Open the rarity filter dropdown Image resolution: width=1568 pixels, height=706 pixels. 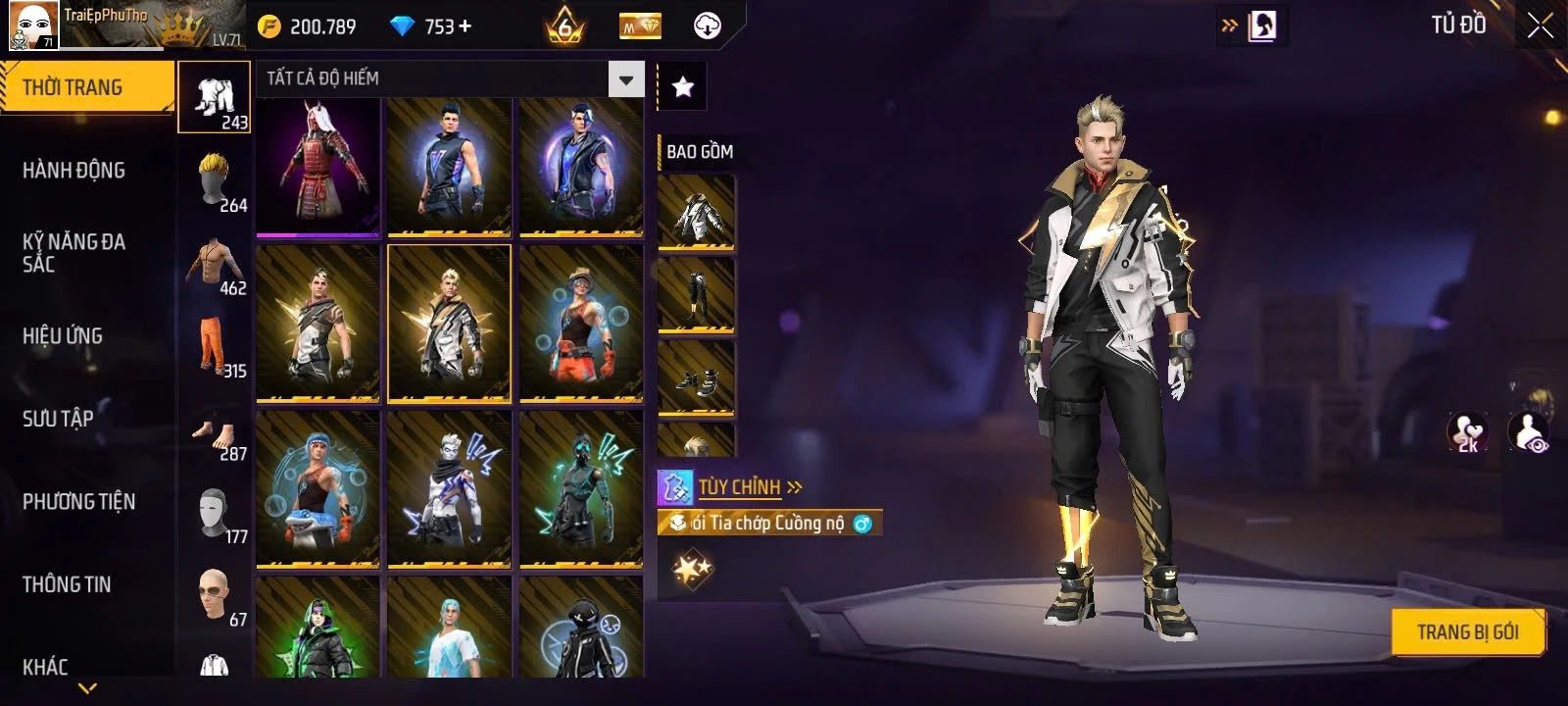[625, 79]
